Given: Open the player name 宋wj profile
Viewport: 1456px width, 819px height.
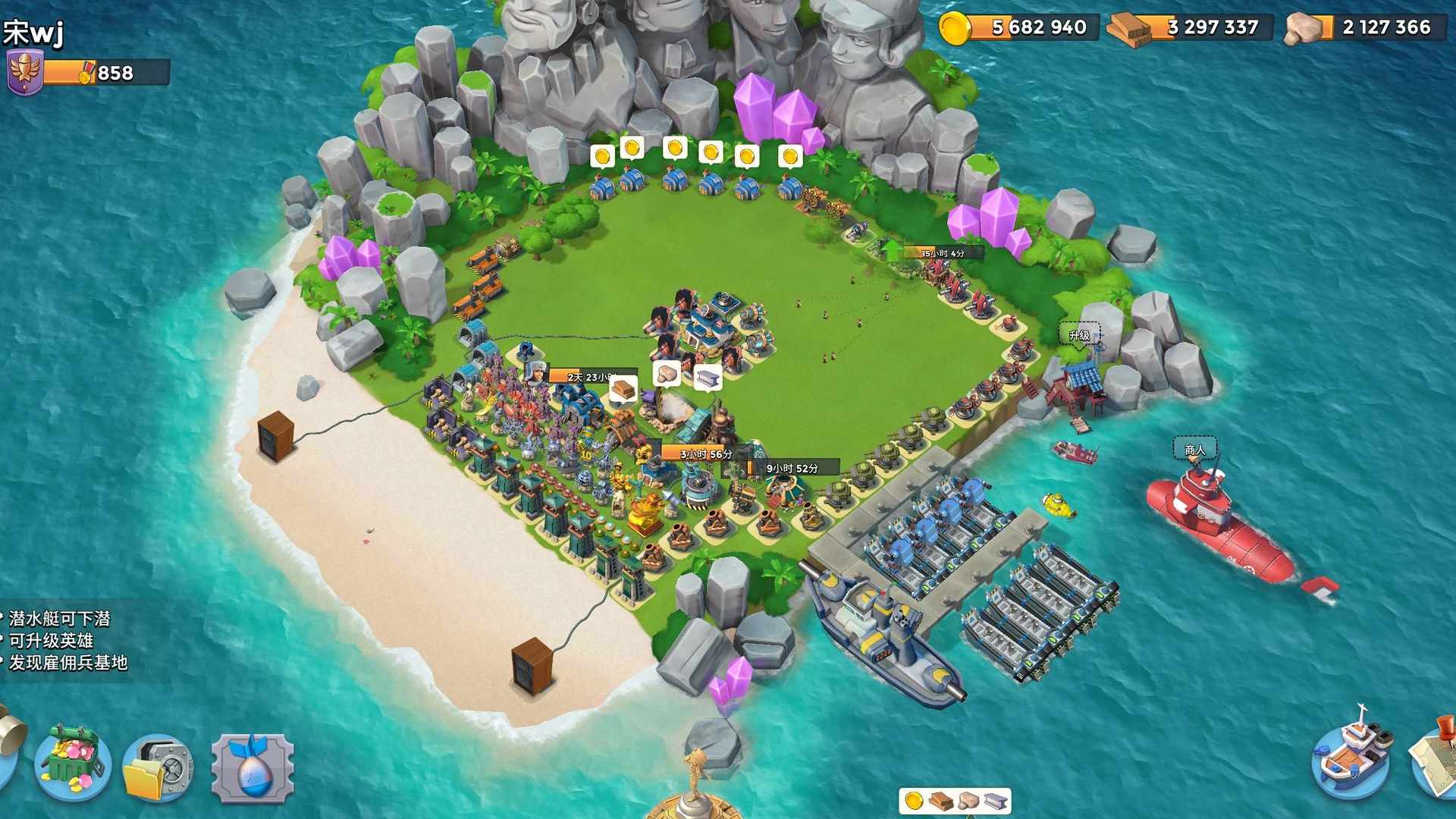Looking at the screenshot, I should (34, 32).
